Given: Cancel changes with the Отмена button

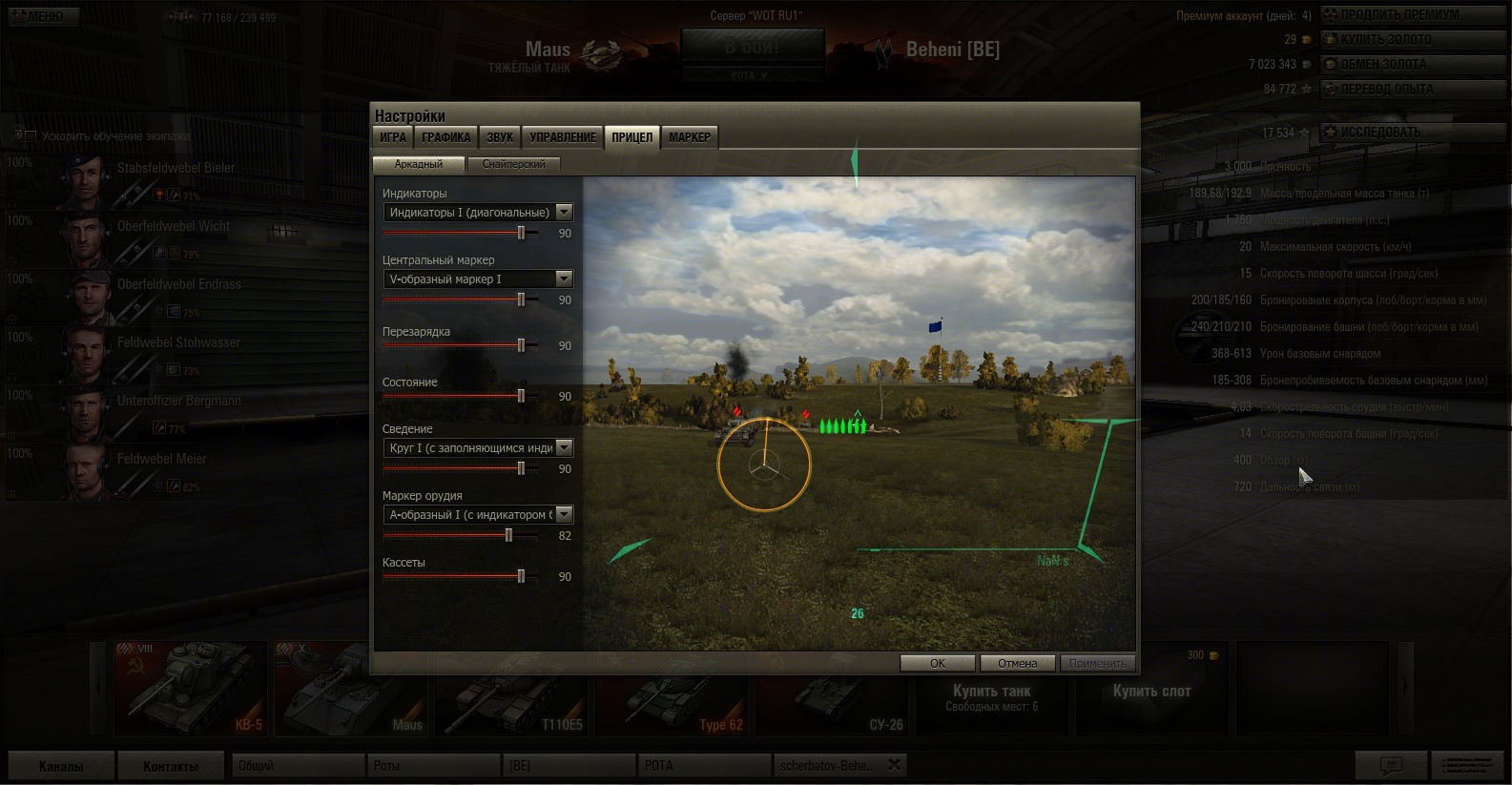Looking at the screenshot, I should click(1017, 663).
